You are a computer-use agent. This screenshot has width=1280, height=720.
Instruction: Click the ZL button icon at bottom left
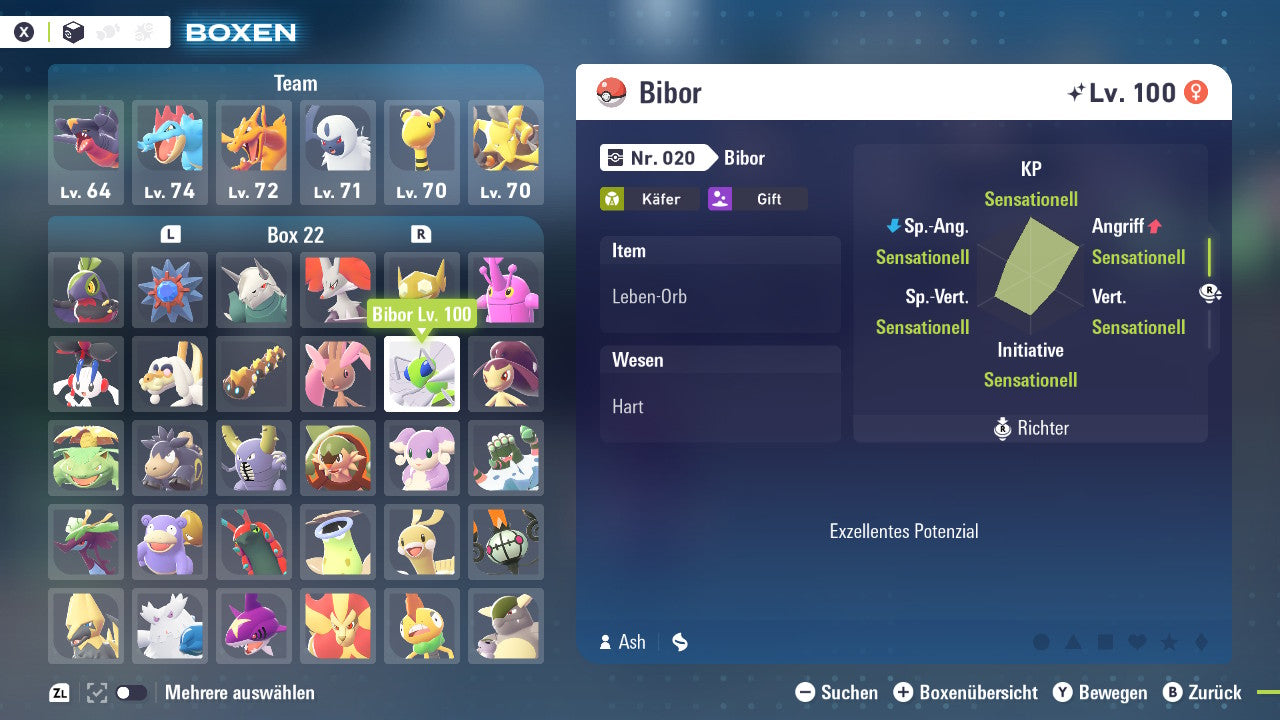pos(56,692)
